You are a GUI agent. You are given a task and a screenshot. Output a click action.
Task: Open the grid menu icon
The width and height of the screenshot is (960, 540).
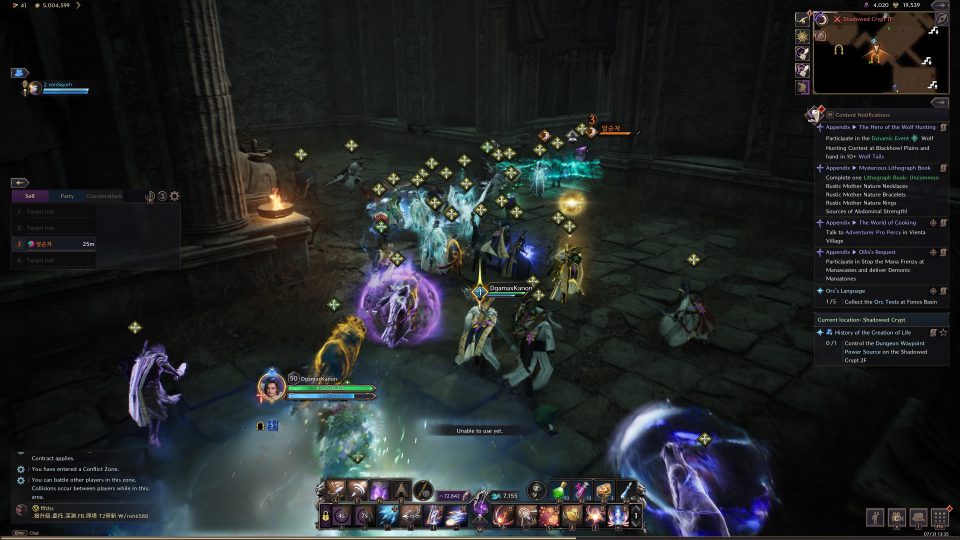(939, 517)
